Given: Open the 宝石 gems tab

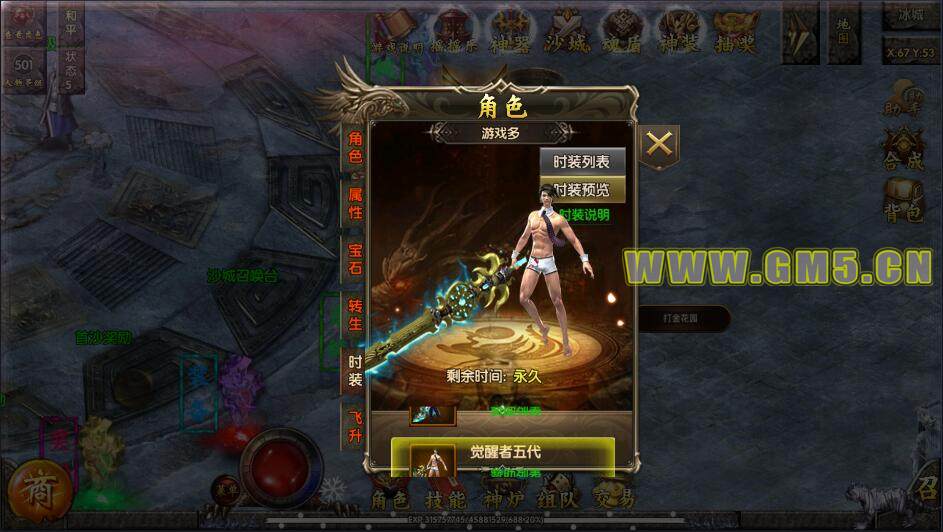Looking at the screenshot, I should pos(355,257).
